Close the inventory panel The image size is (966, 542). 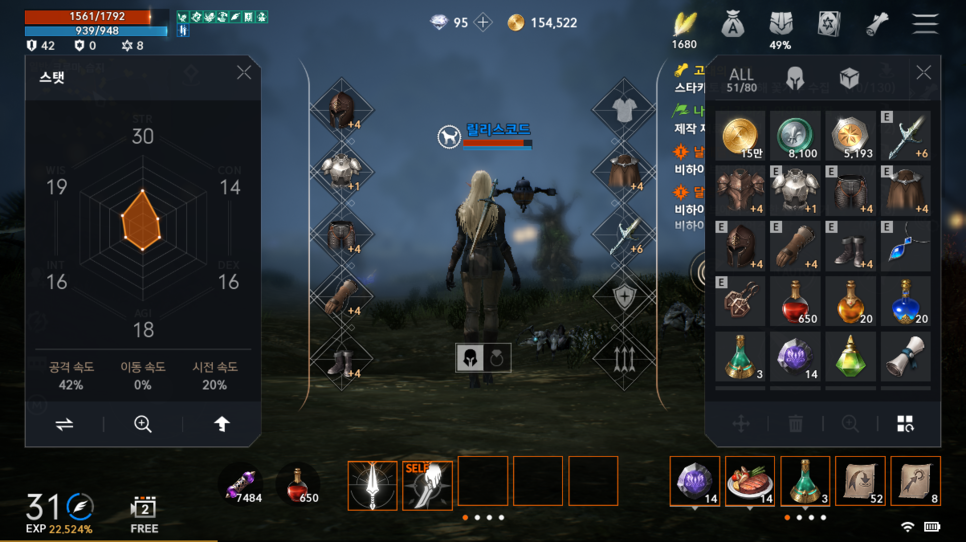[x=923, y=73]
